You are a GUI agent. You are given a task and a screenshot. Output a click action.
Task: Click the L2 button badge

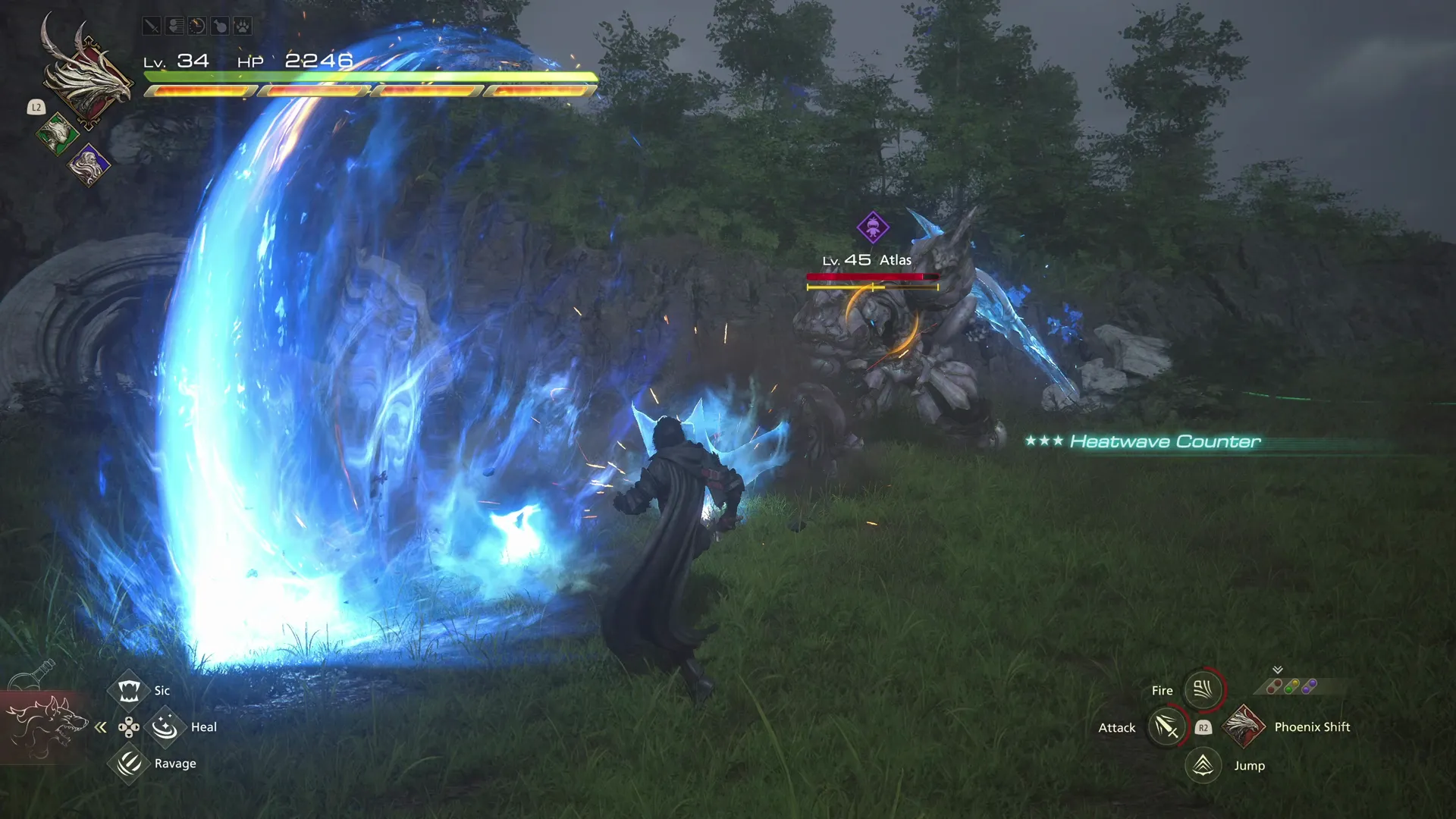36,107
